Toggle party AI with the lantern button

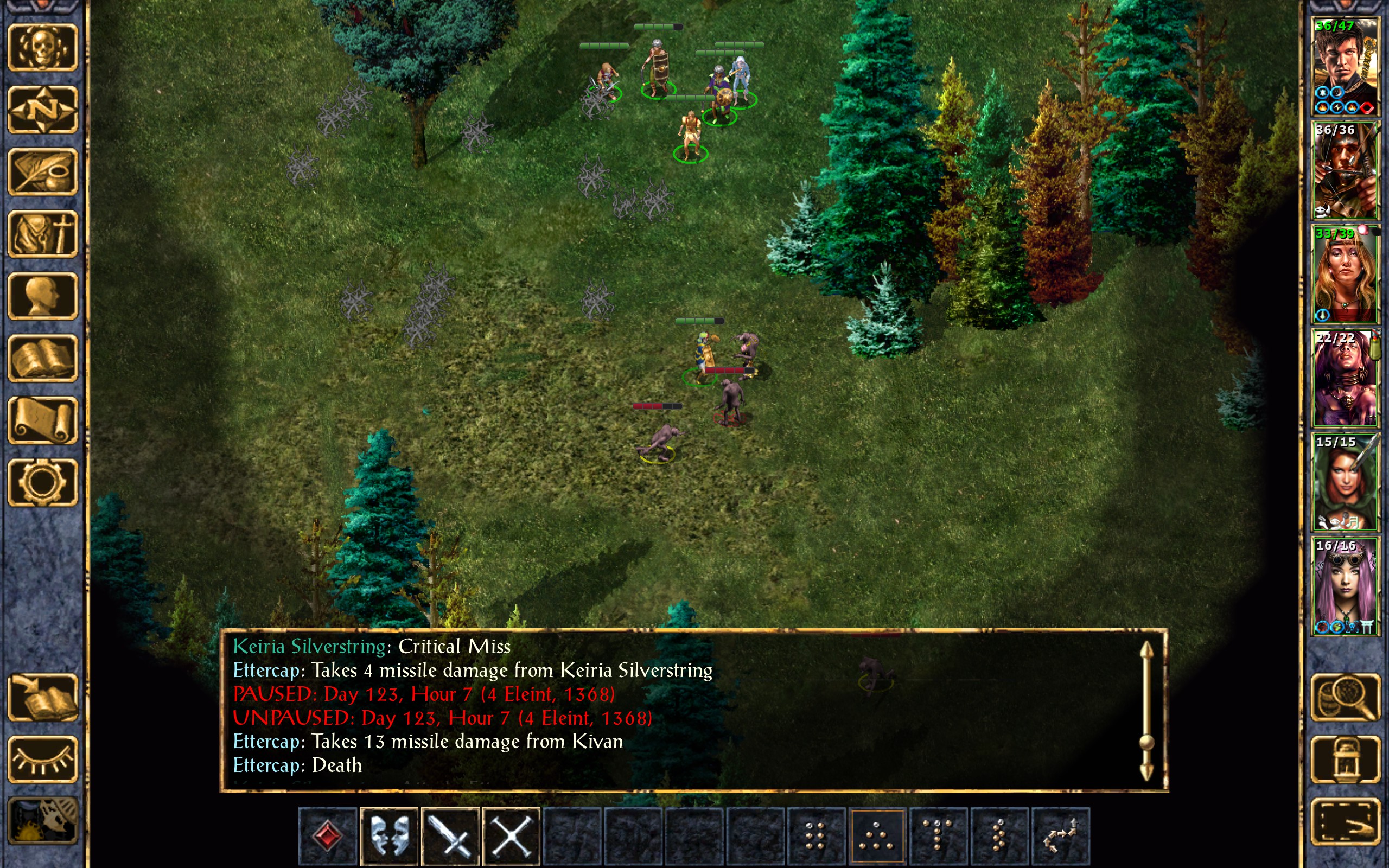click(1345, 759)
